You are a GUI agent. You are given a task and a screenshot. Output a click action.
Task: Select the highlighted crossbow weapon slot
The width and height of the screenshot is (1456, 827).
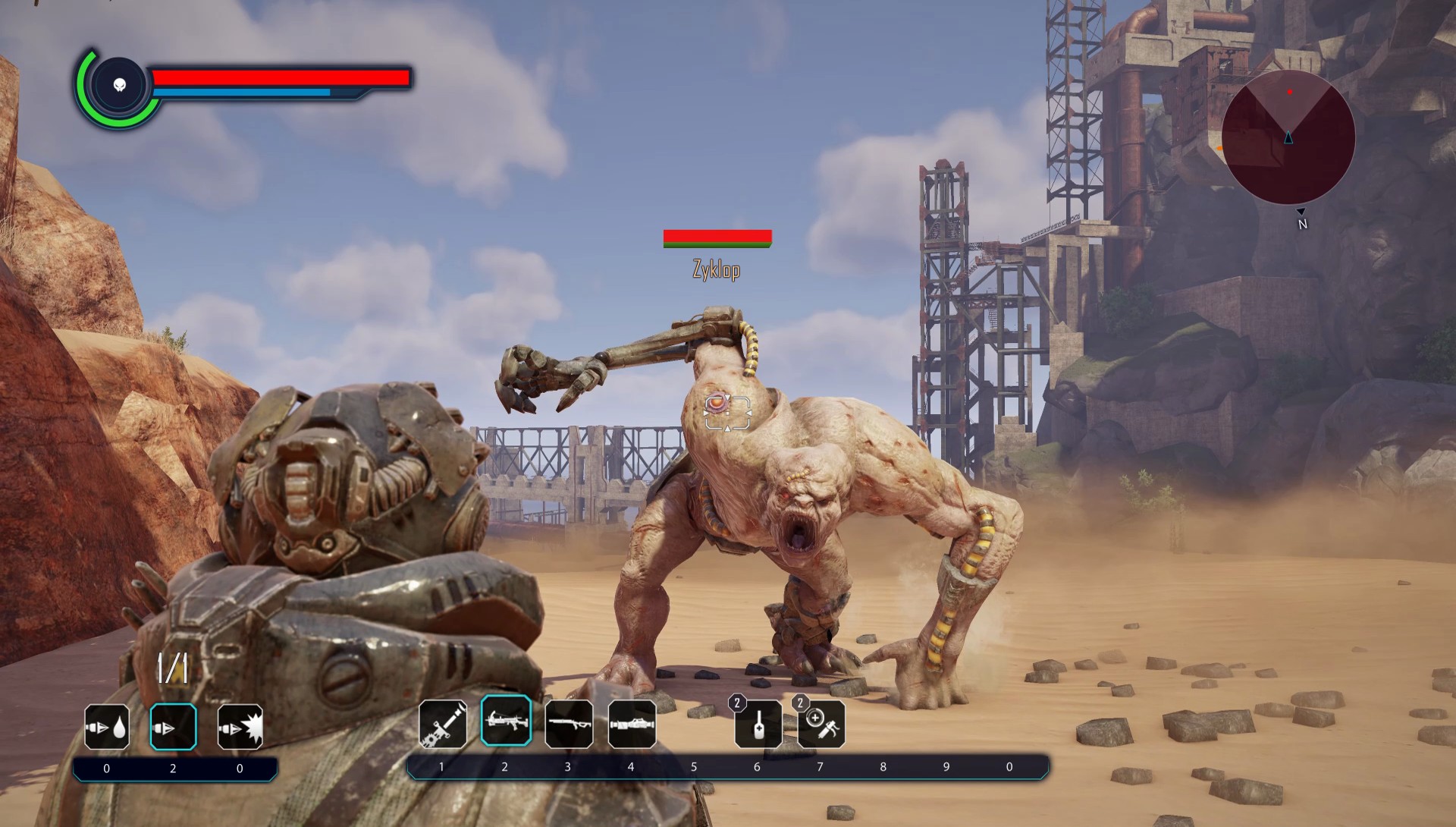506,721
